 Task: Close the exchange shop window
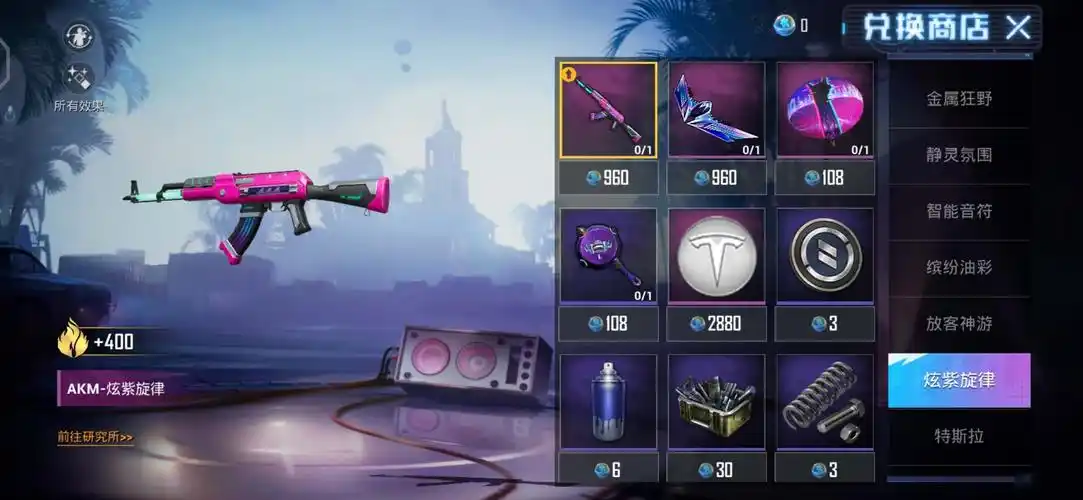pyautogui.click(x=1018, y=27)
